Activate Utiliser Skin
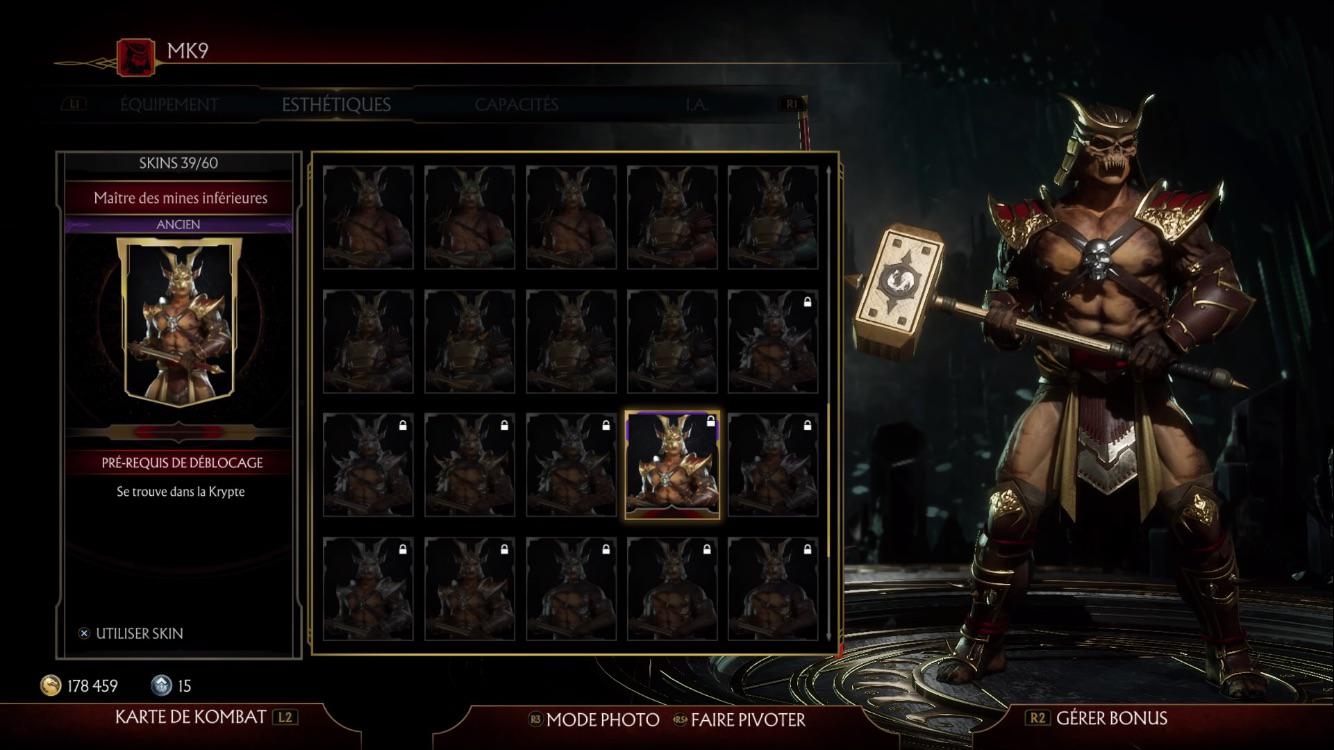The image size is (1334, 750). [140, 633]
